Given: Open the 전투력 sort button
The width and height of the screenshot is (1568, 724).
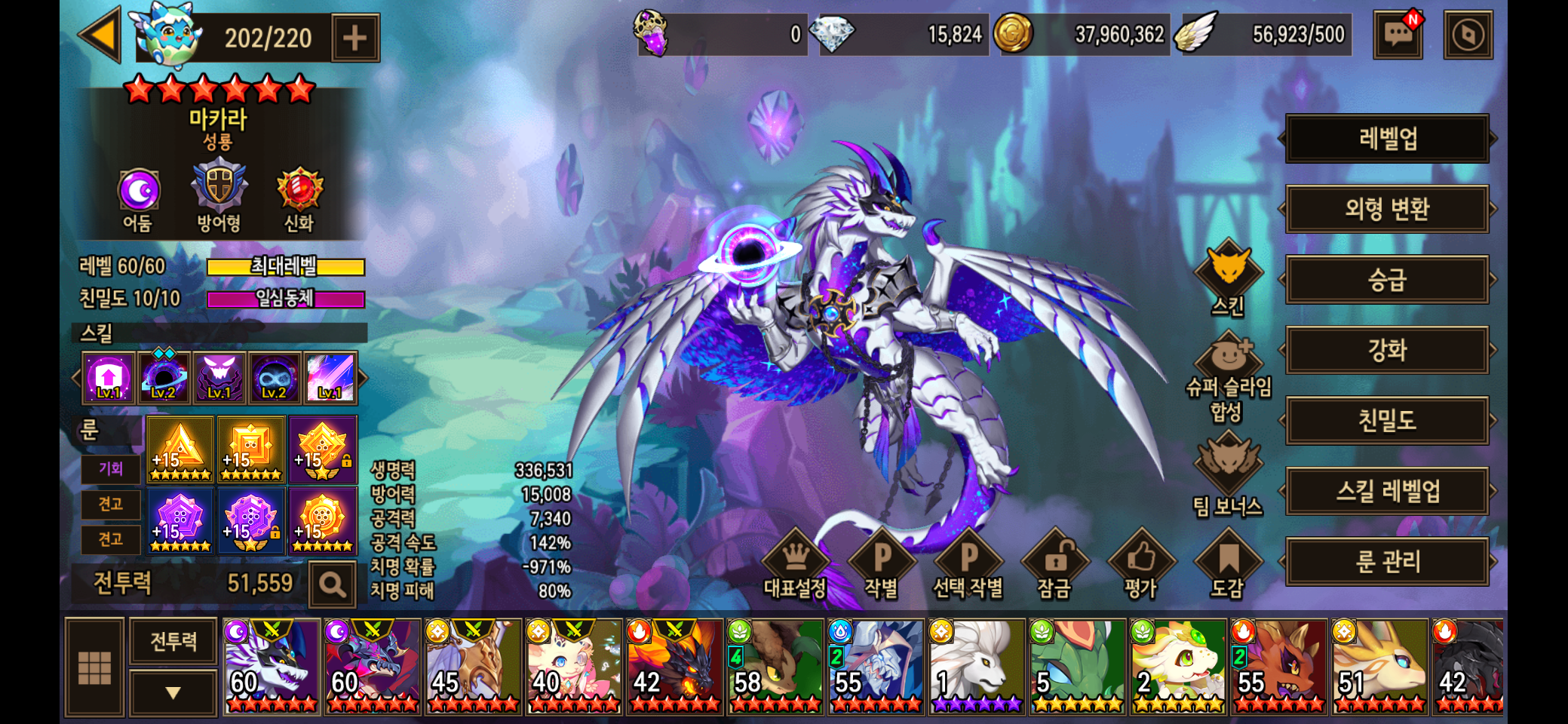Looking at the screenshot, I should click(x=173, y=641).
